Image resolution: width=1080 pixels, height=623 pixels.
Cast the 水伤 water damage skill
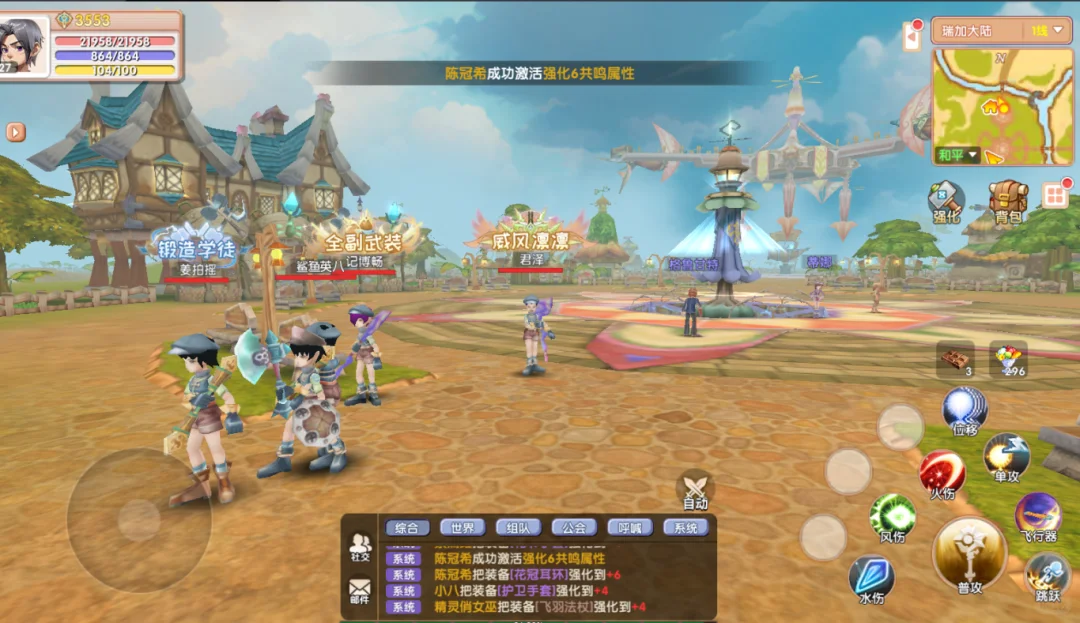click(x=871, y=580)
